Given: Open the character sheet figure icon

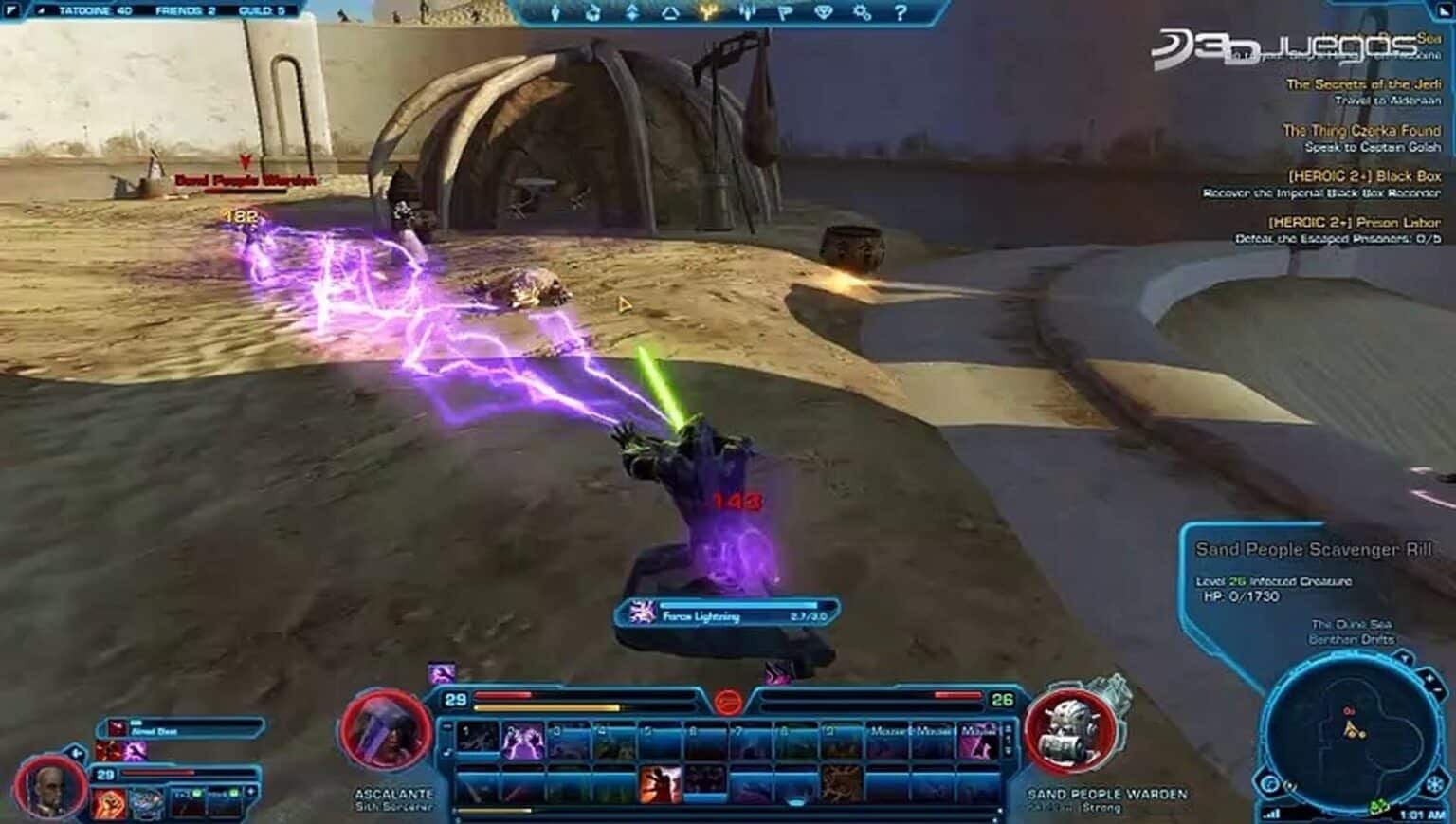Looking at the screenshot, I should [555, 12].
